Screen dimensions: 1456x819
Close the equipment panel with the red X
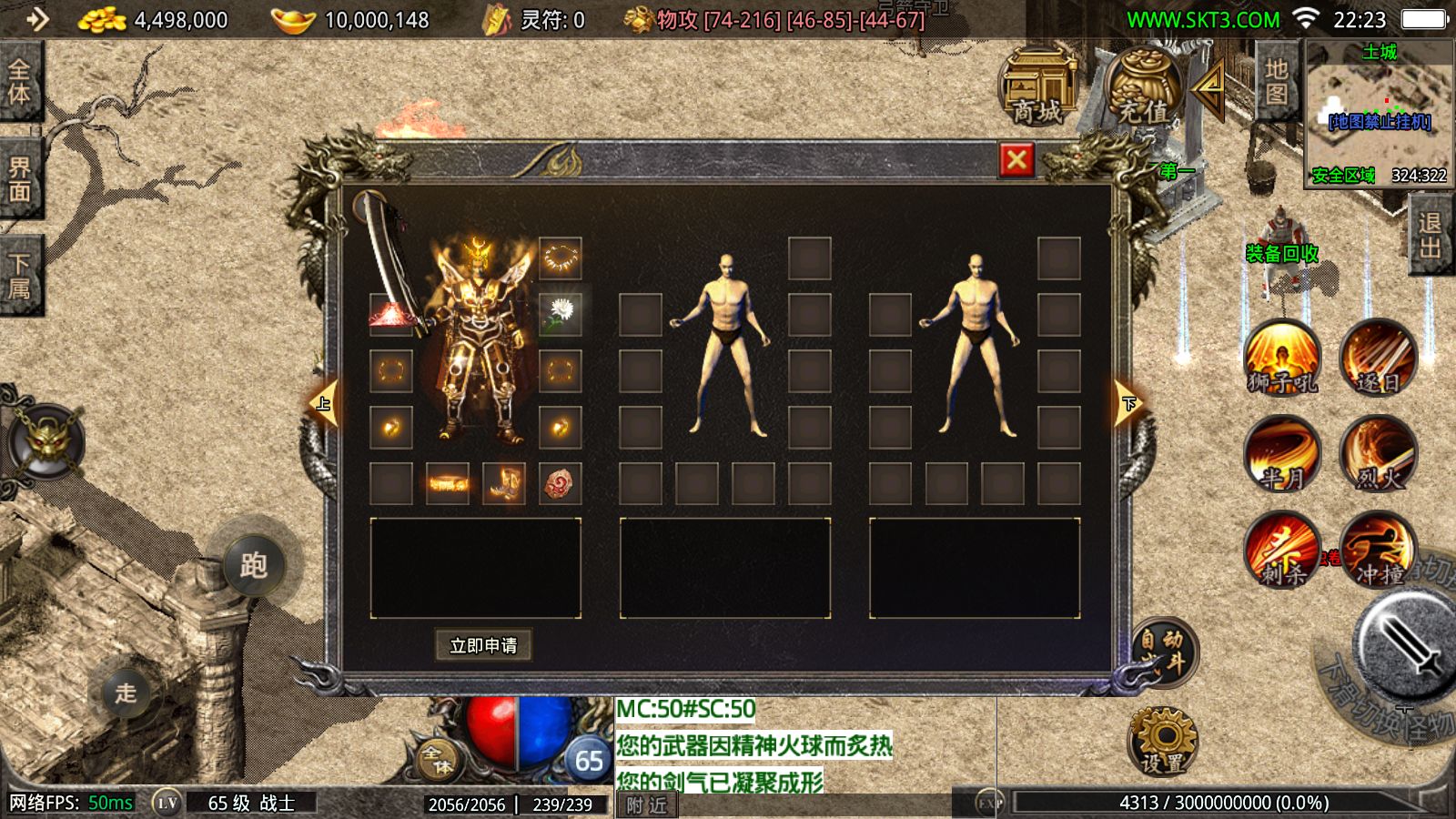(1016, 161)
